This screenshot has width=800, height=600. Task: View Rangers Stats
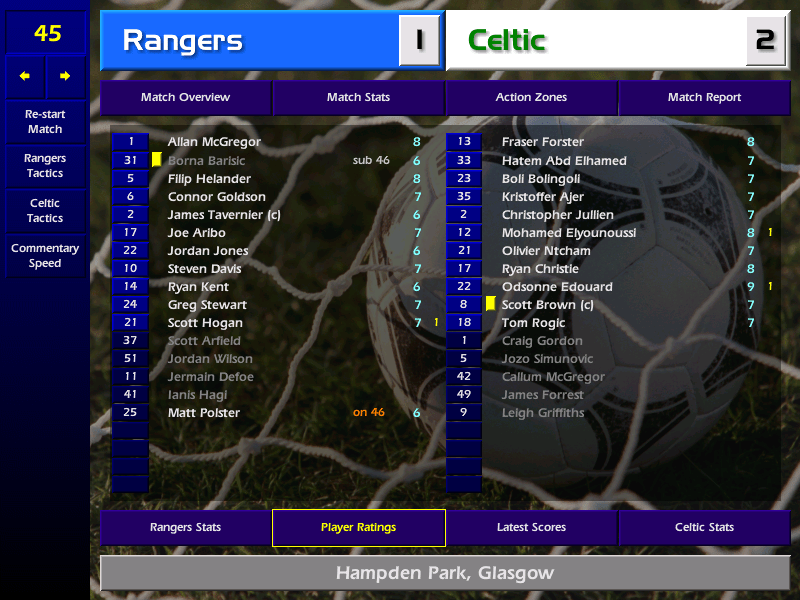click(x=185, y=528)
